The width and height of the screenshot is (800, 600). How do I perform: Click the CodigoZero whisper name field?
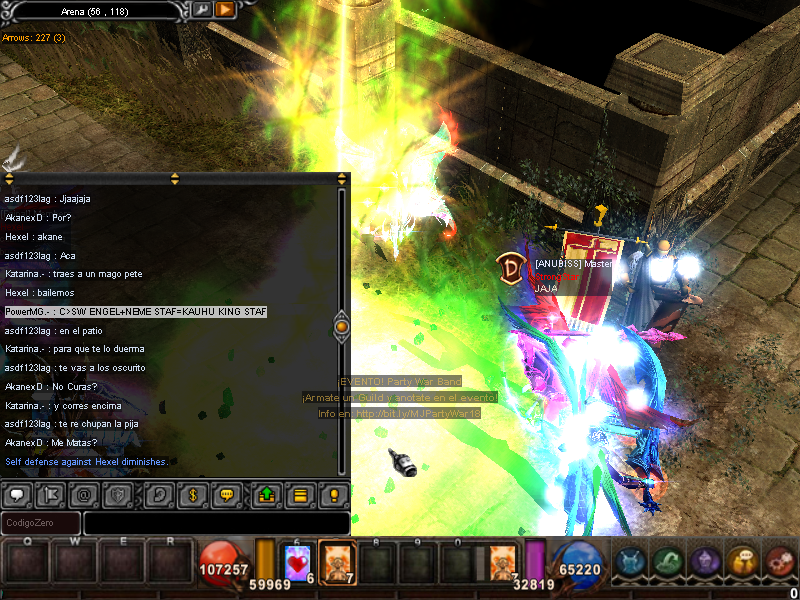click(x=41, y=523)
